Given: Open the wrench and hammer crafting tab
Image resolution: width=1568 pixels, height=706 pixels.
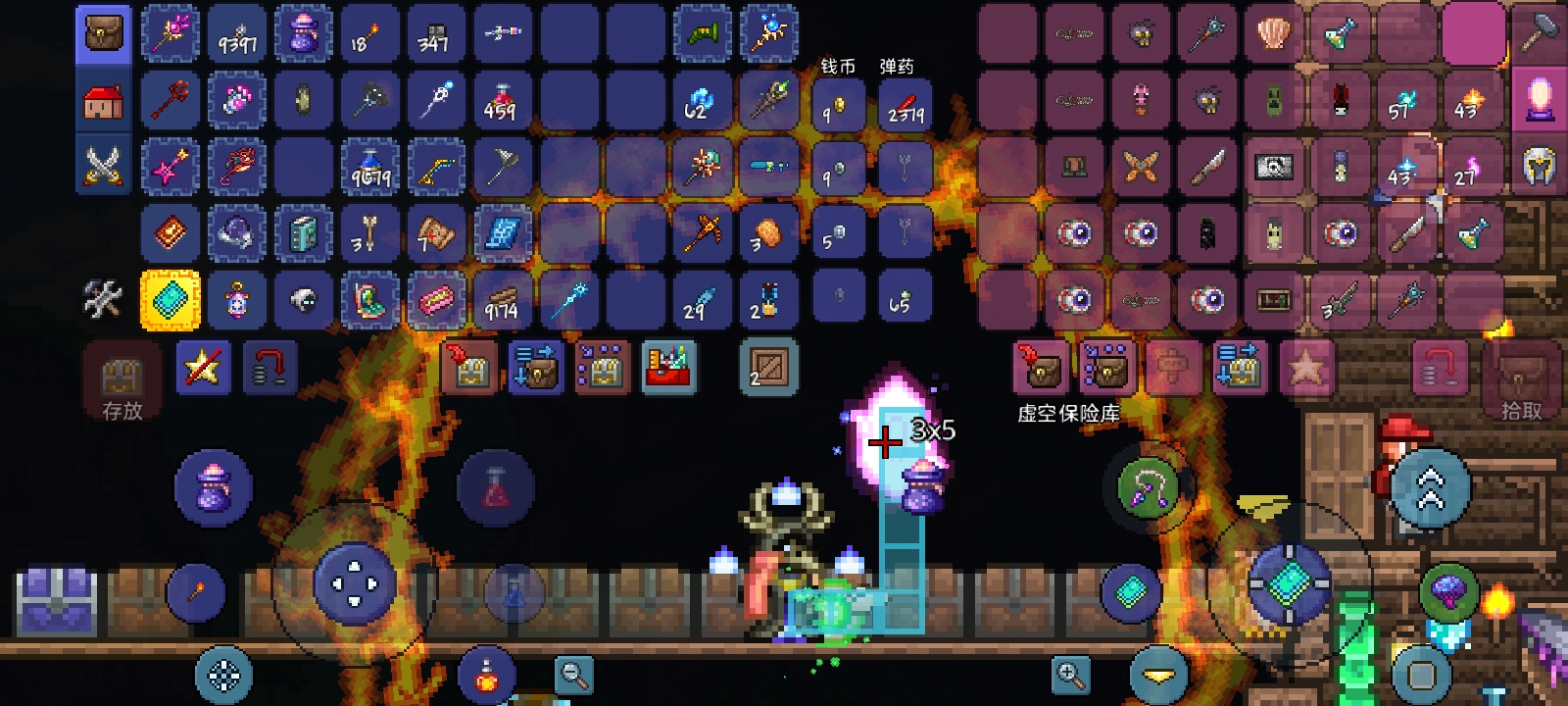Looking at the screenshot, I should (103, 300).
